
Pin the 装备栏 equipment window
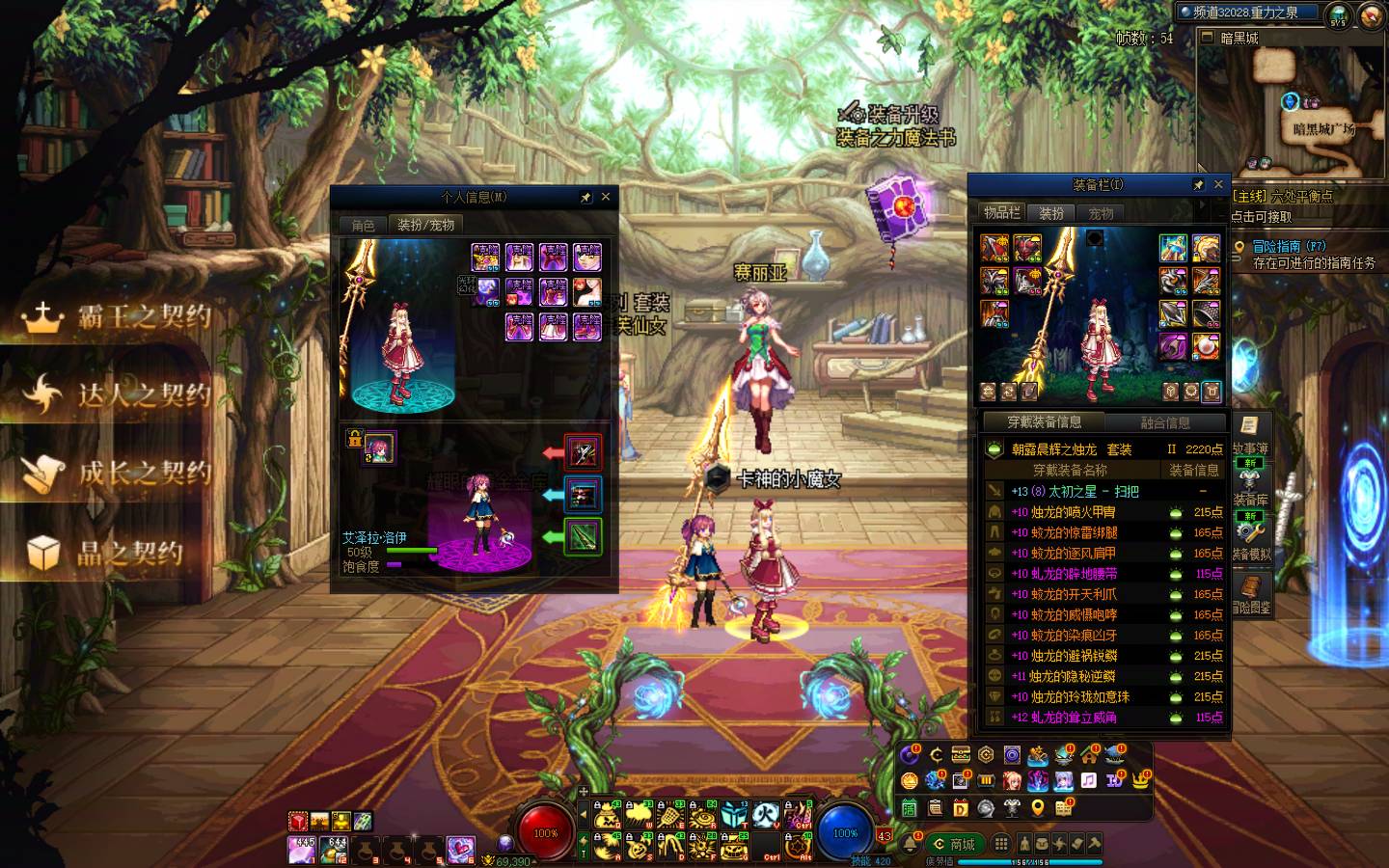pyautogui.click(x=1198, y=184)
